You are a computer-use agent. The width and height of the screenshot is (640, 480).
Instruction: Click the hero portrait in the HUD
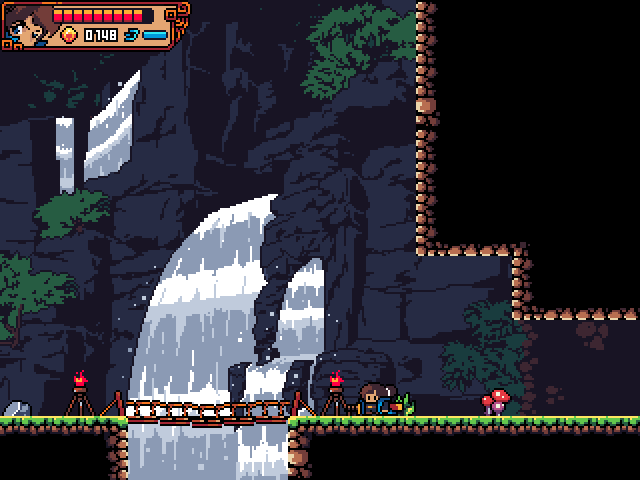pos(26,26)
